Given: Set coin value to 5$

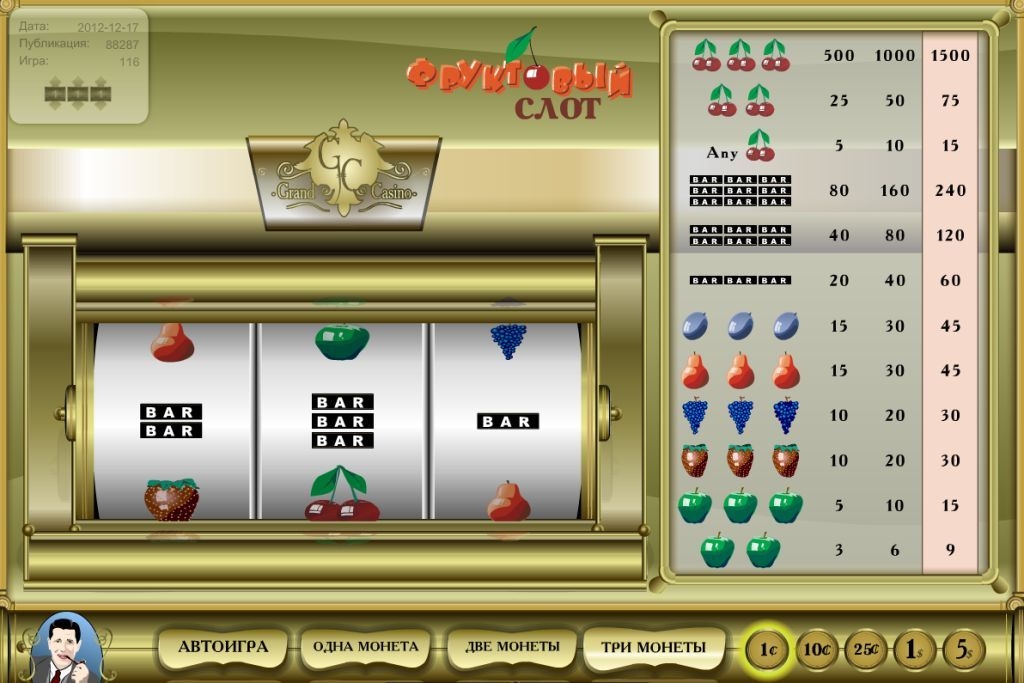Looking at the screenshot, I should click(963, 650).
